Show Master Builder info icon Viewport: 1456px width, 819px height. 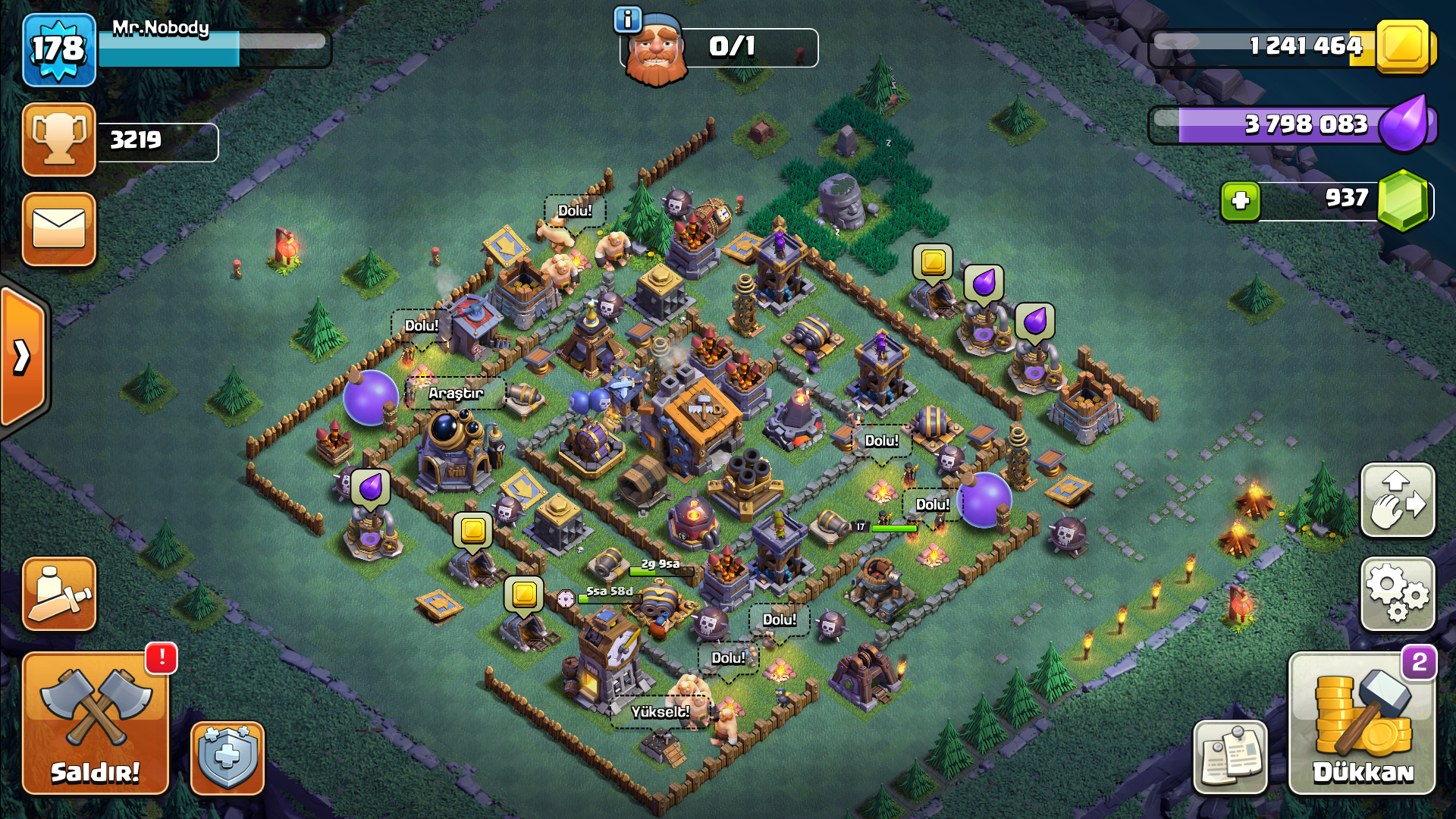[628, 20]
